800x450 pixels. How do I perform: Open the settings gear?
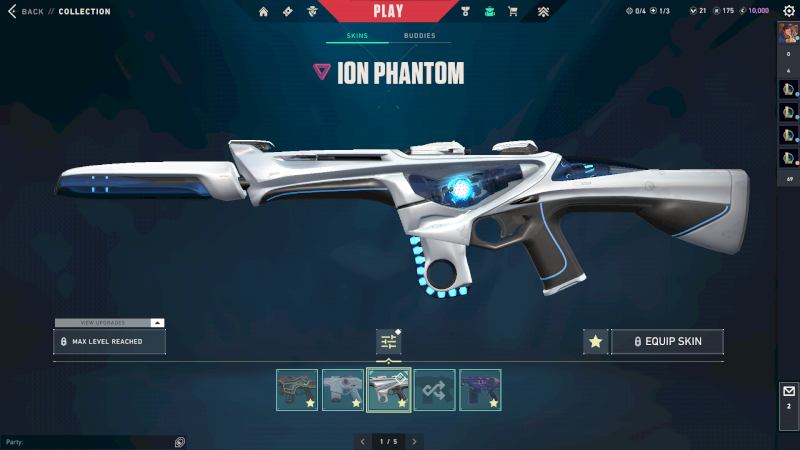click(788, 11)
